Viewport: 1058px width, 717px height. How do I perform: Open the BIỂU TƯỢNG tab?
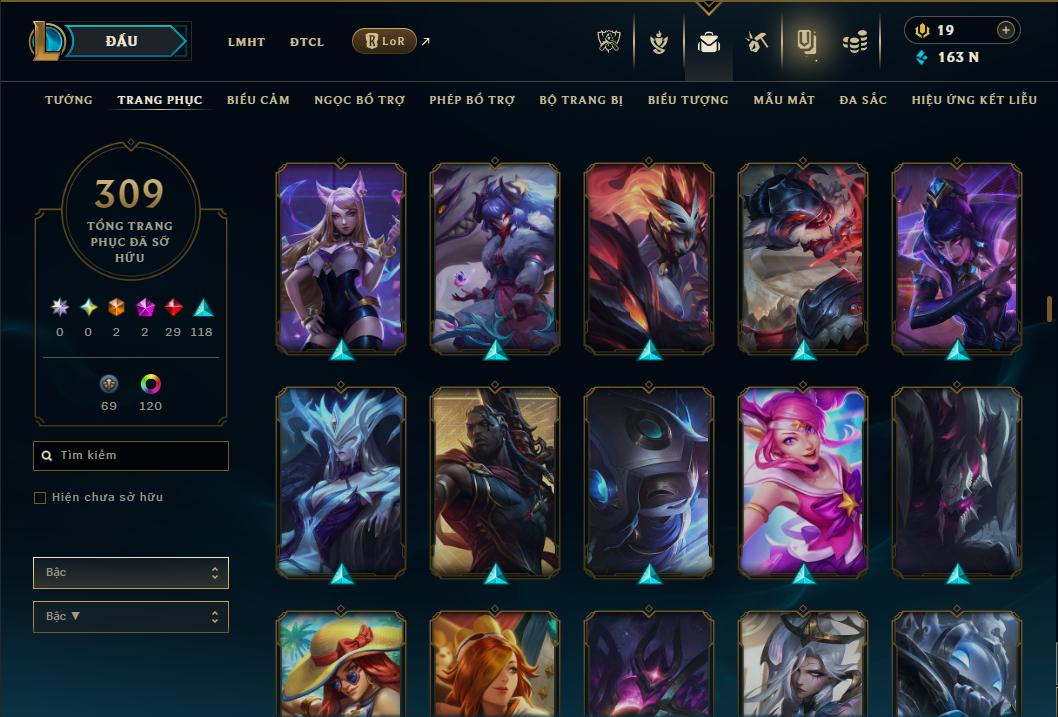688,100
